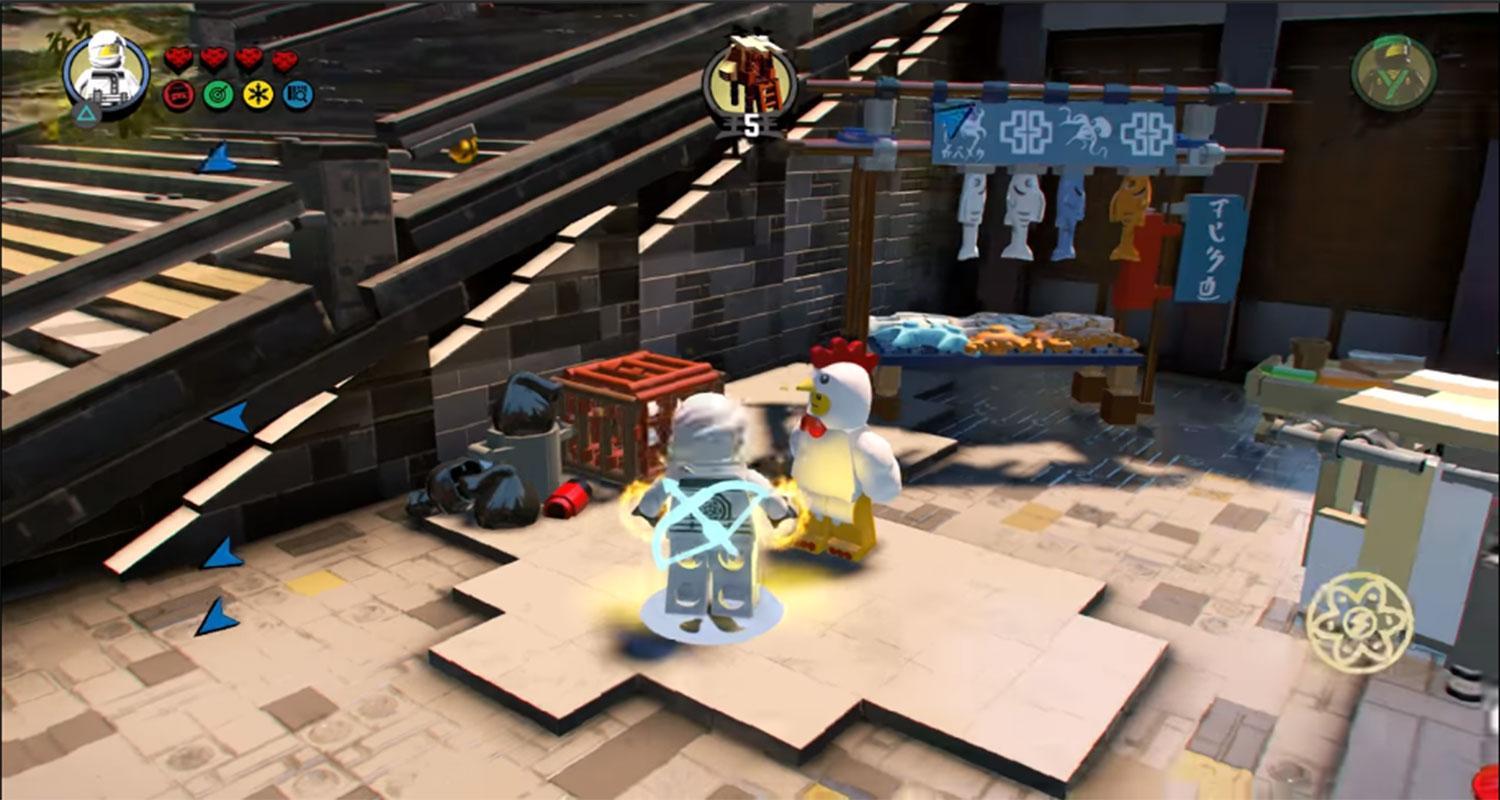Screen dimensions: 1500x800
Task: Select the red disabled ability icon
Action: coord(178,97)
